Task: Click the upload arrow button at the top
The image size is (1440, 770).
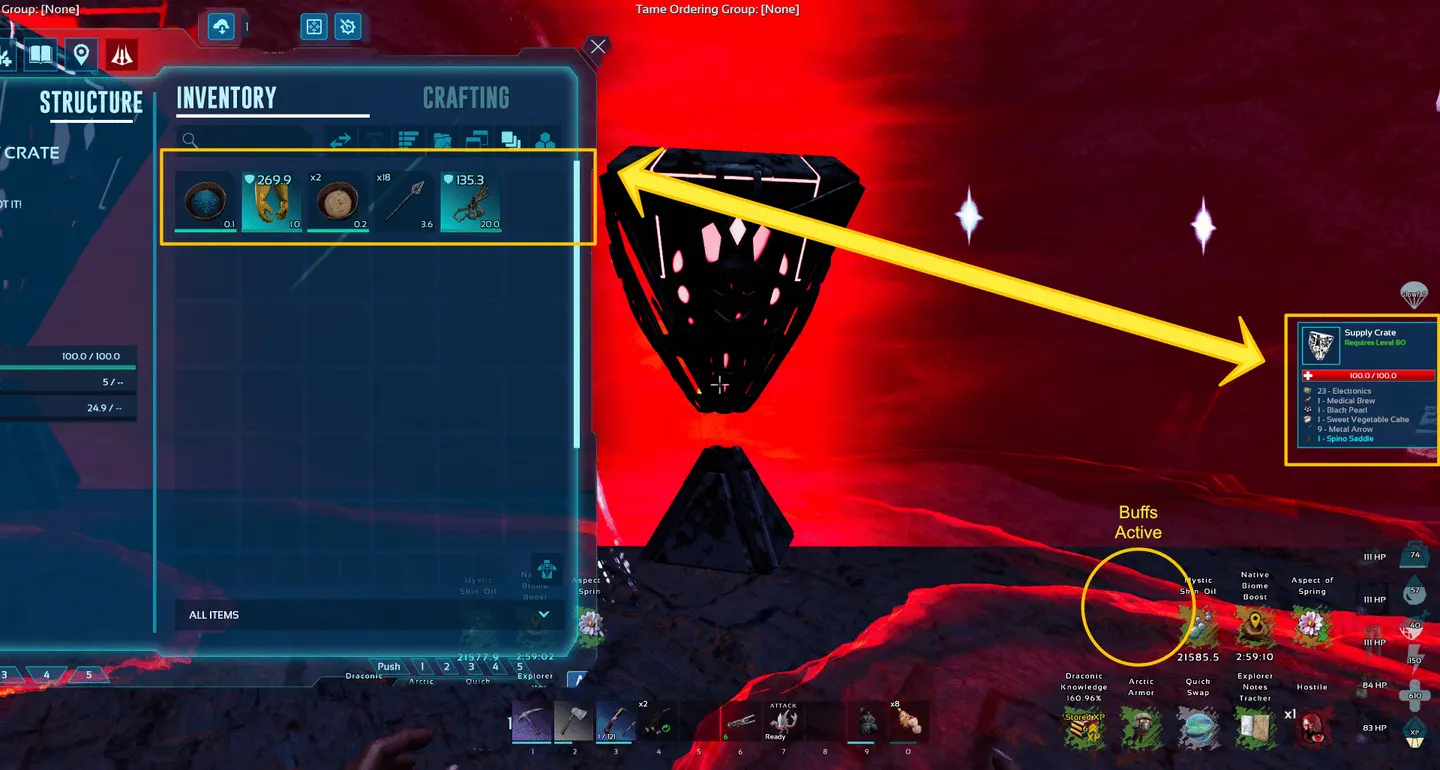Action: coord(221,27)
